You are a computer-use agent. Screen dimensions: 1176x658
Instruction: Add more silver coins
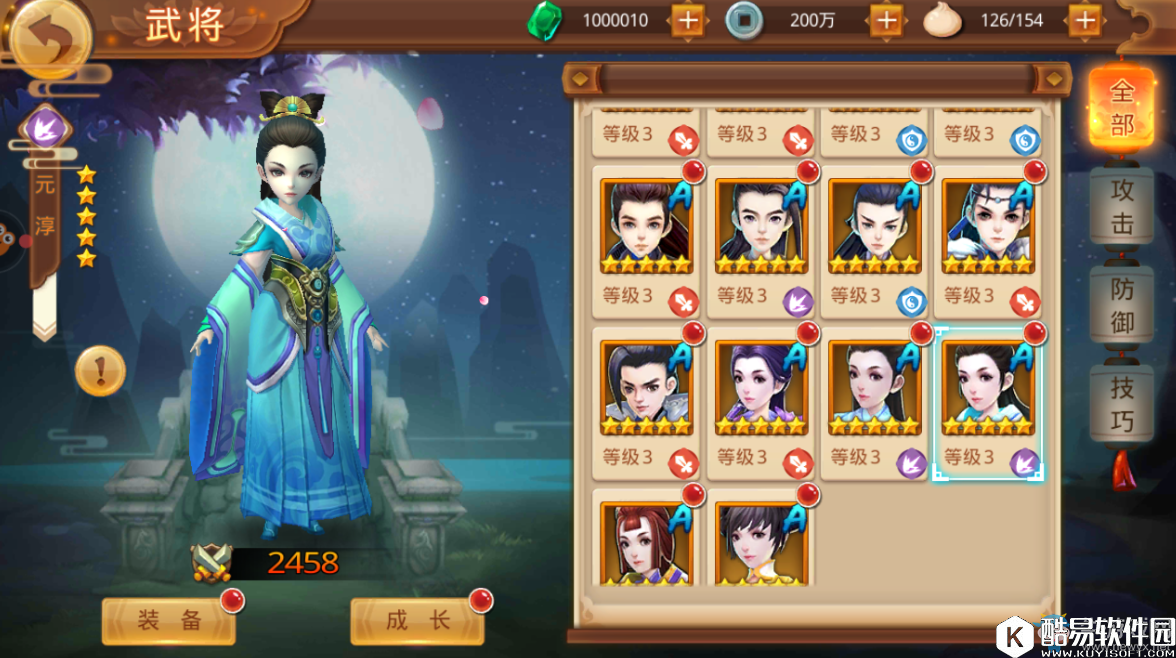click(x=886, y=20)
